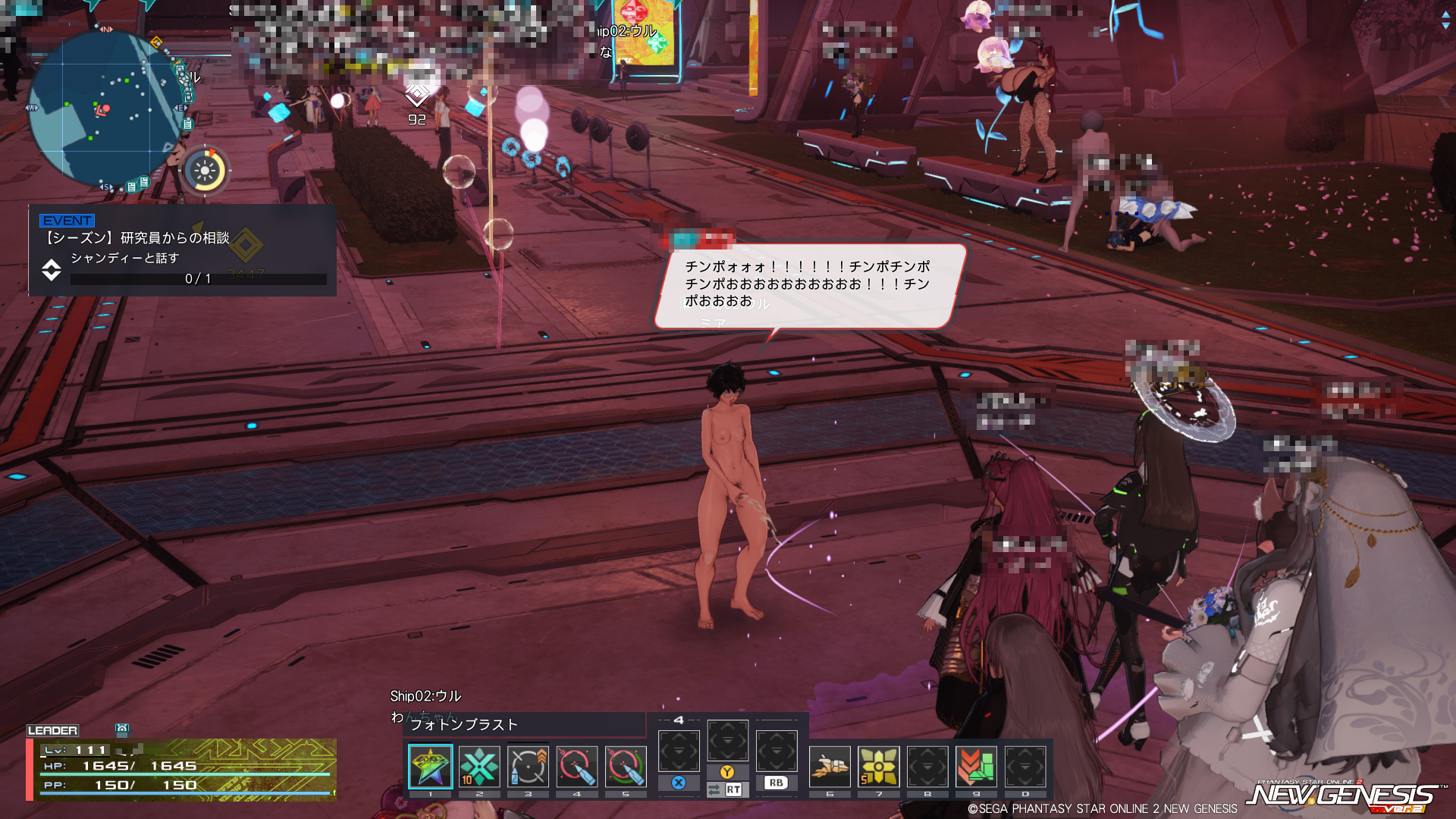The image size is (1456, 819).
Task: Select the red arrows and green blocks icon
Action: [976, 766]
